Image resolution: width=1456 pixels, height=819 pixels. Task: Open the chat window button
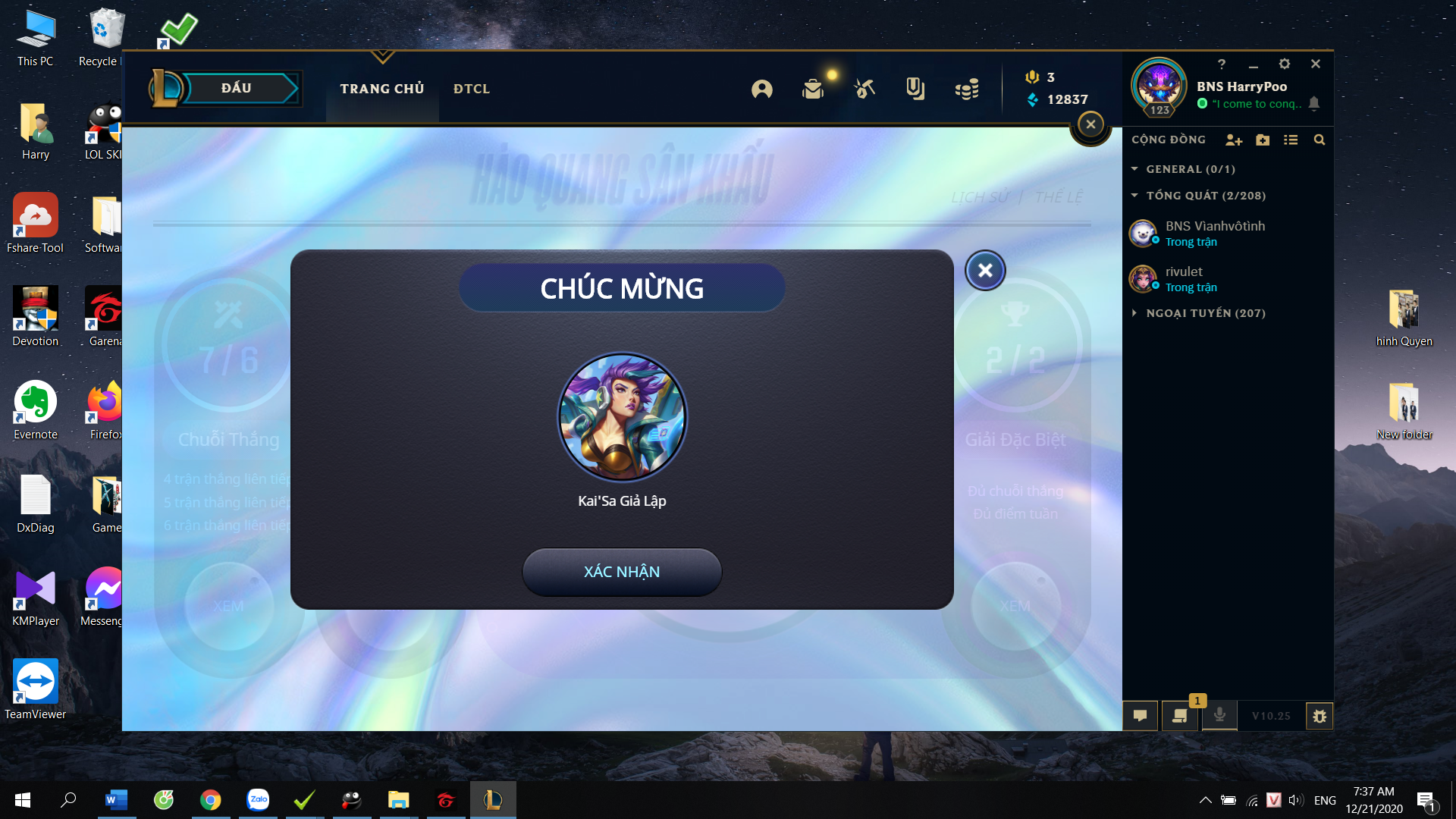click(x=1140, y=716)
